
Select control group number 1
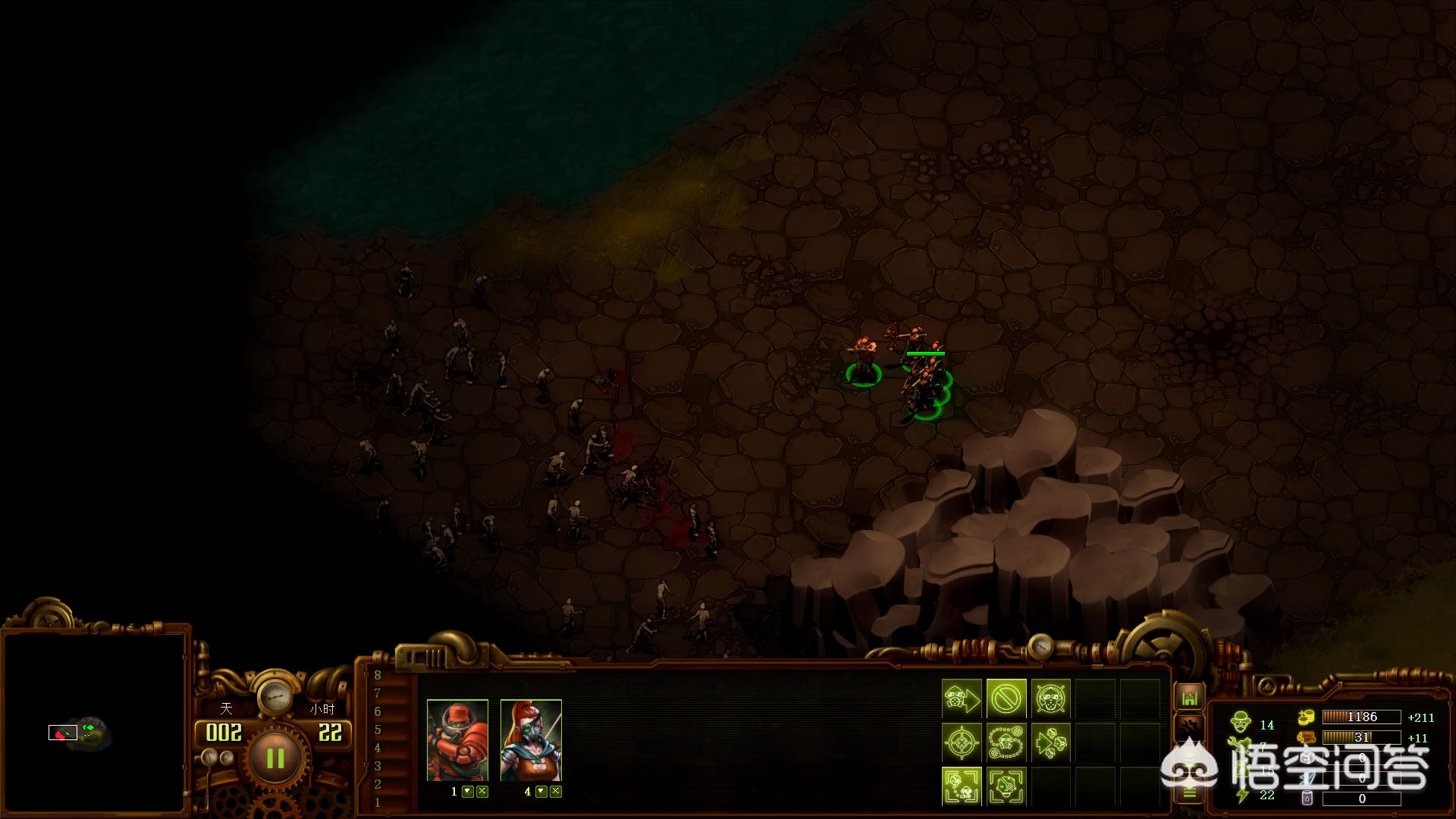coord(378,802)
